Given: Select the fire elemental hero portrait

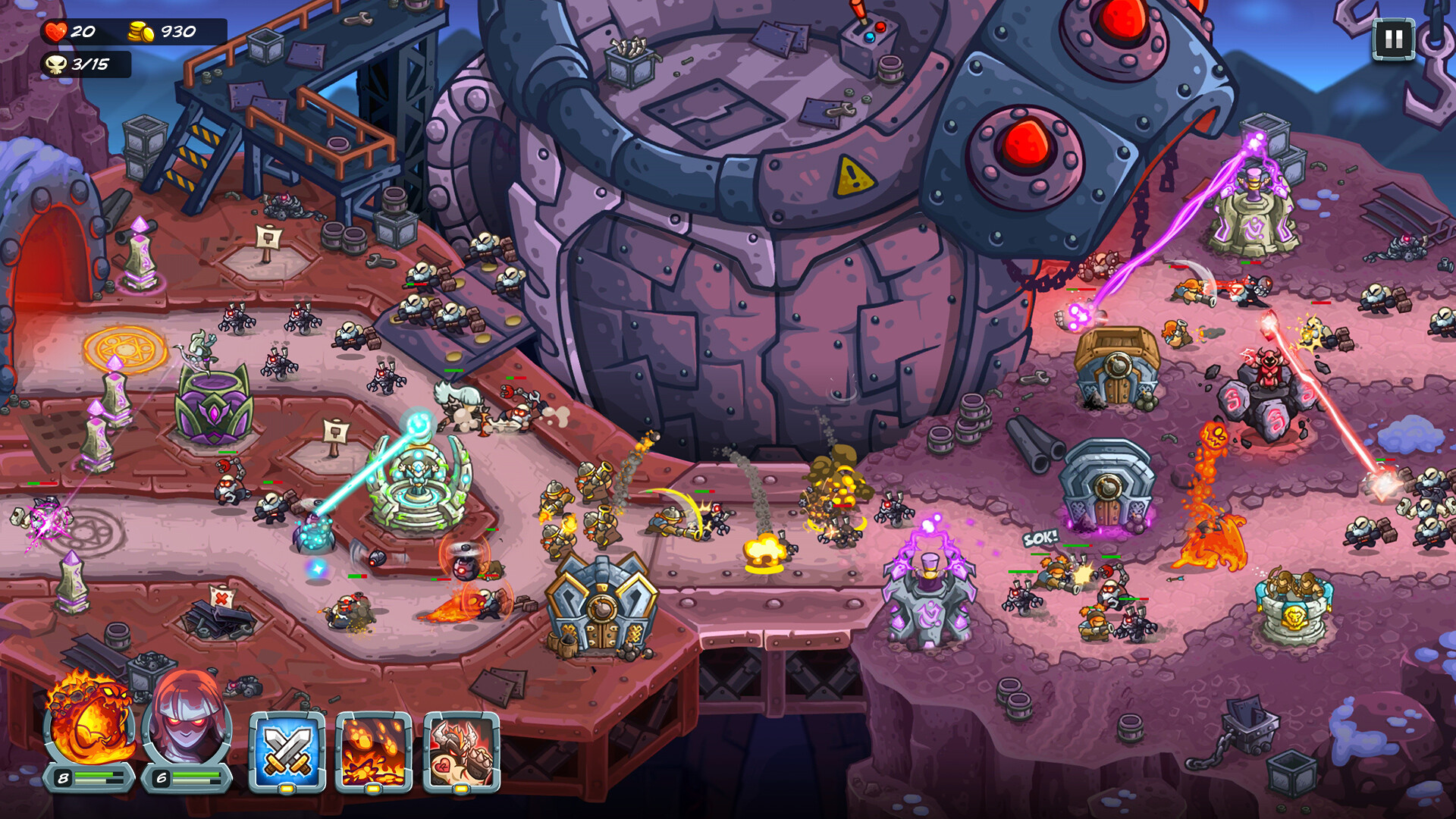Looking at the screenshot, I should click(91, 728).
